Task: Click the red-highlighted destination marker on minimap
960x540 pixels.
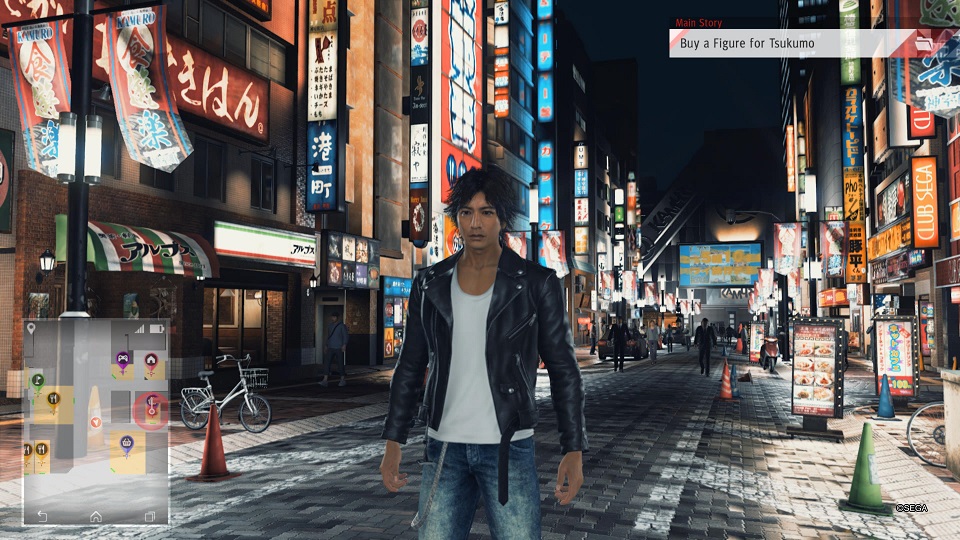Action: (x=151, y=405)
